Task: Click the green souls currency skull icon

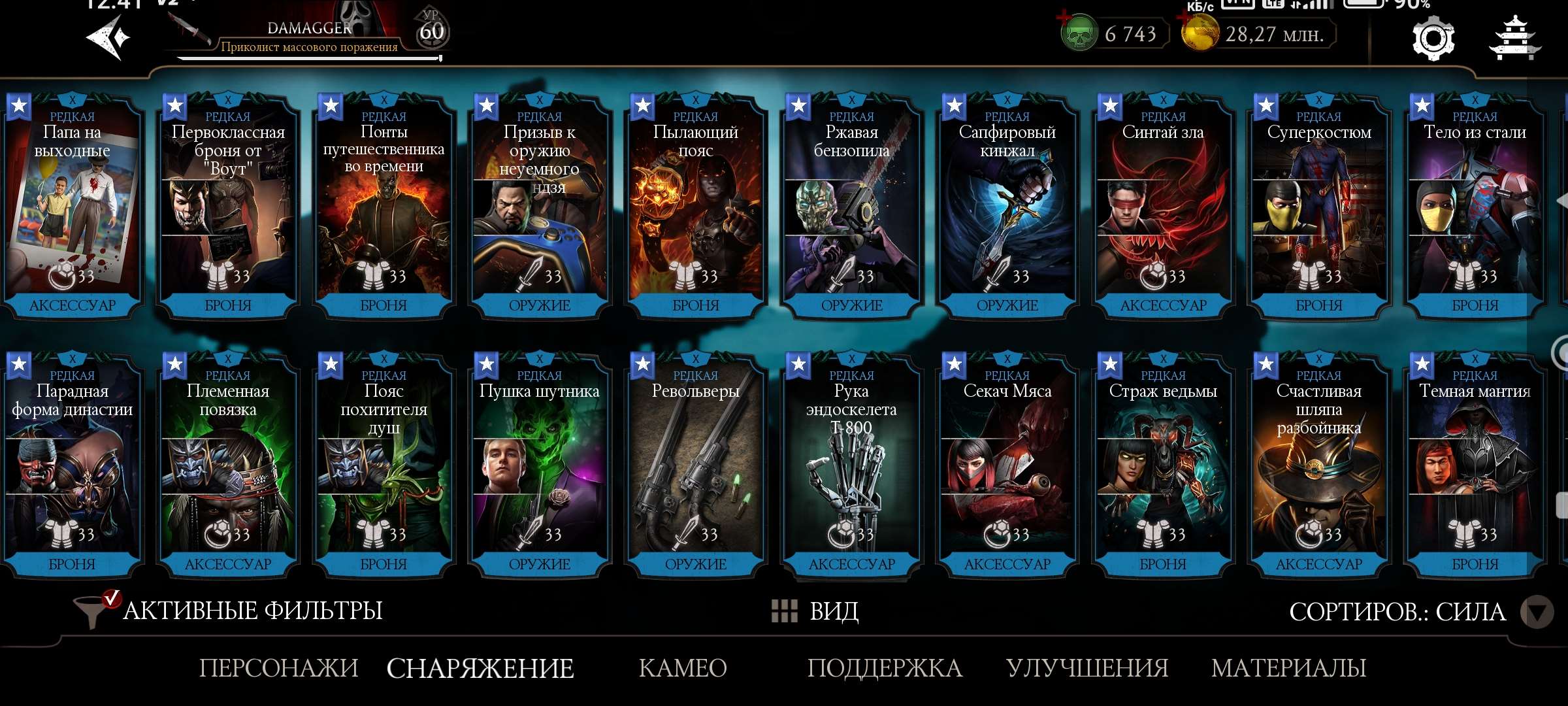Action: tap(1079, 33)
